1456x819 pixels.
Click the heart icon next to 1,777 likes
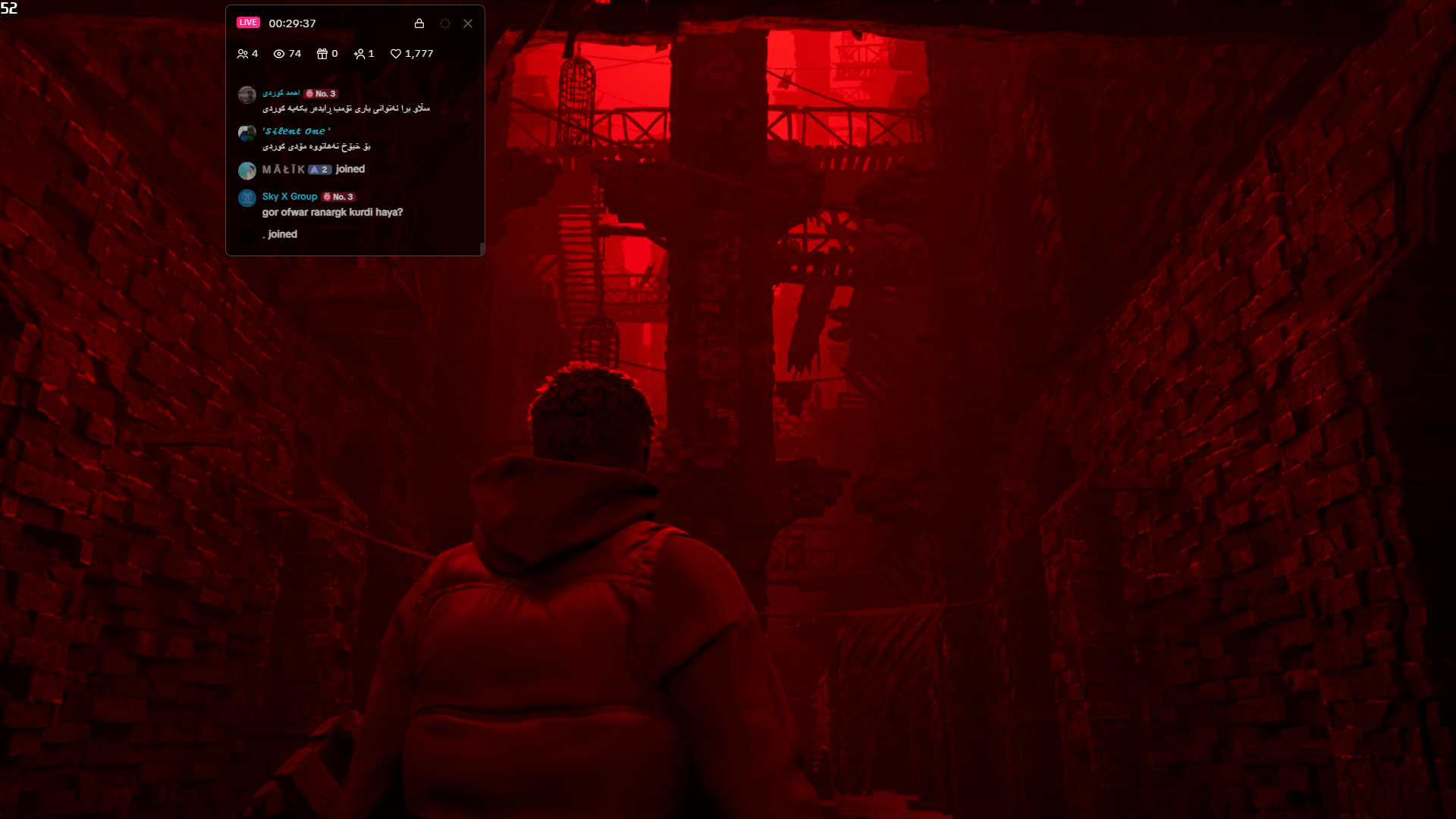pos(396,54)
